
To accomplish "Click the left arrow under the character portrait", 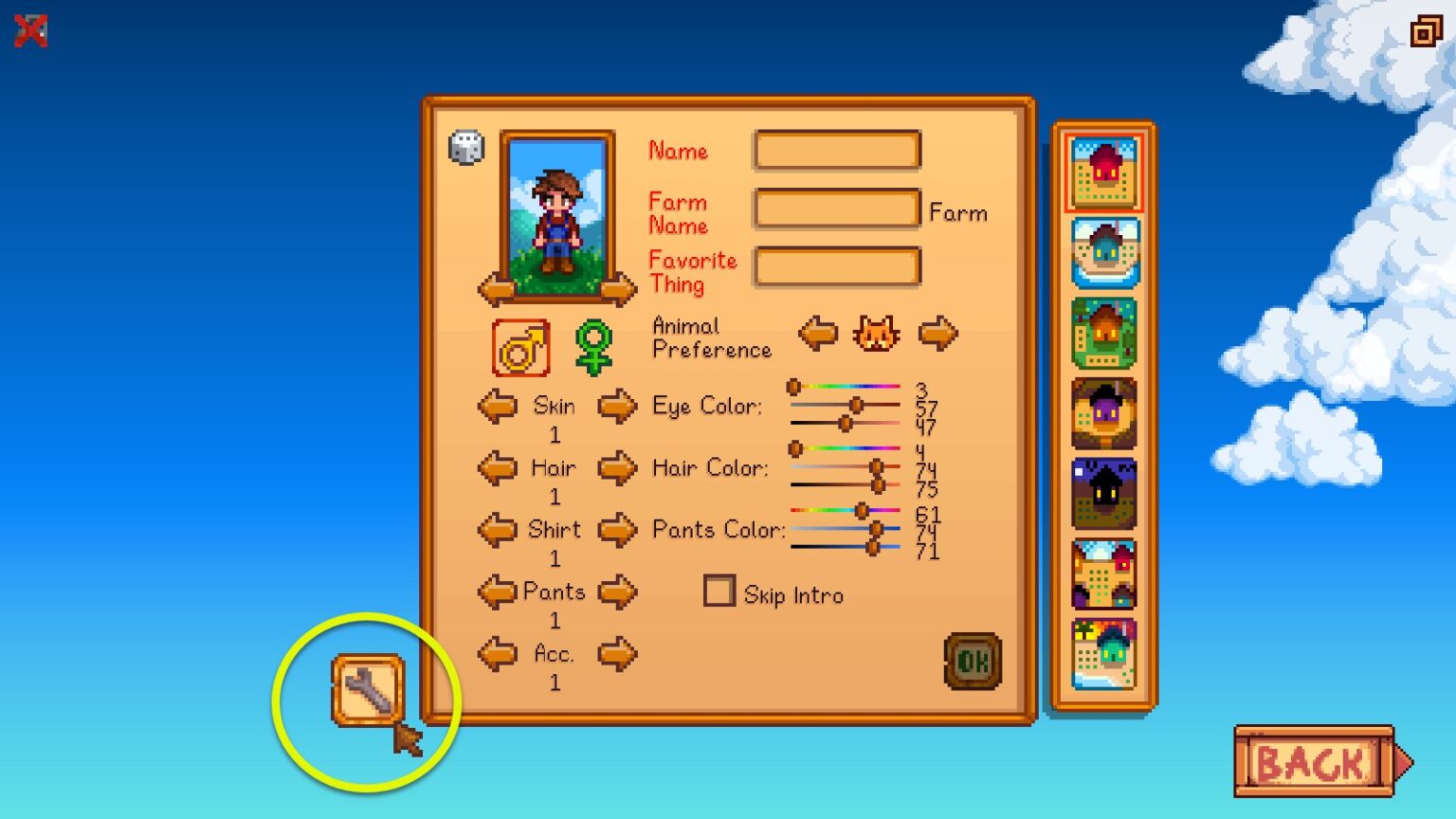I will tap(497, 290).
